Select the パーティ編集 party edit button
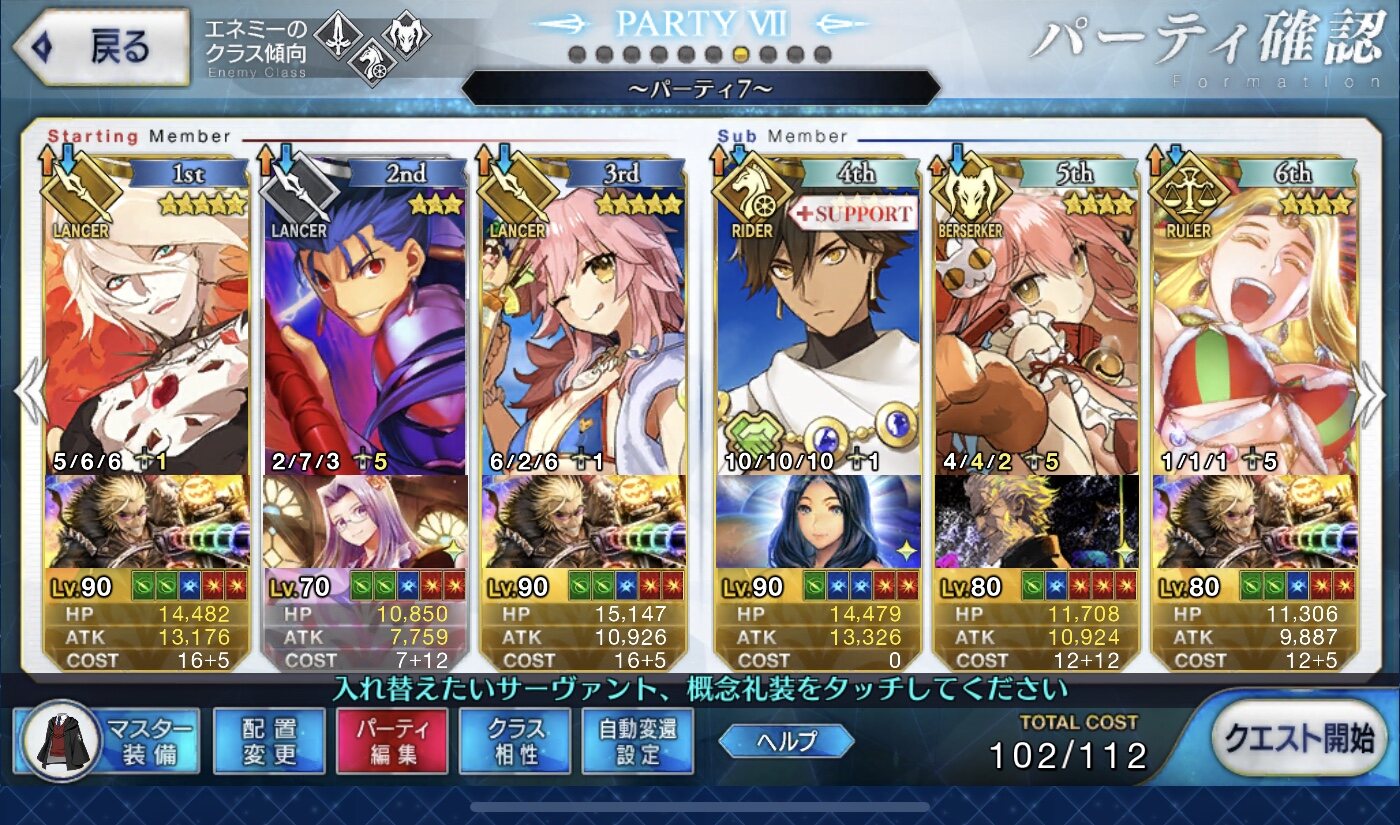 pyautogui.click(x=392, y=741)
